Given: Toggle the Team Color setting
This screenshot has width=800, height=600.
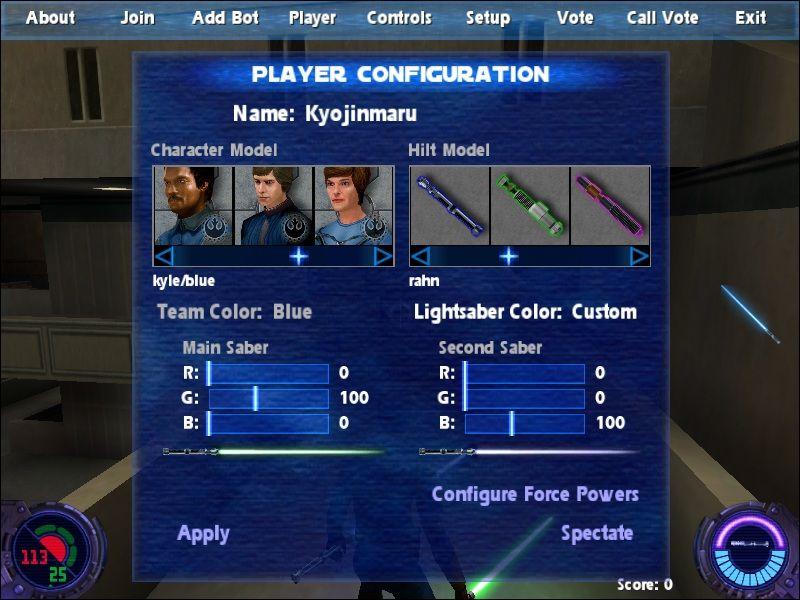Looking at the screenshot, I should click(x=235, y=312).
